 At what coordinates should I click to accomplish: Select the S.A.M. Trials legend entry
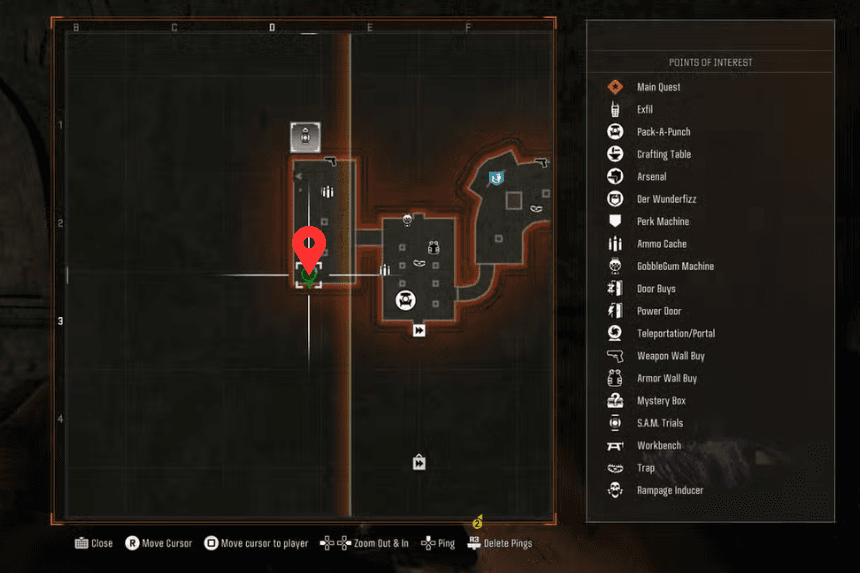click(659, 423)
